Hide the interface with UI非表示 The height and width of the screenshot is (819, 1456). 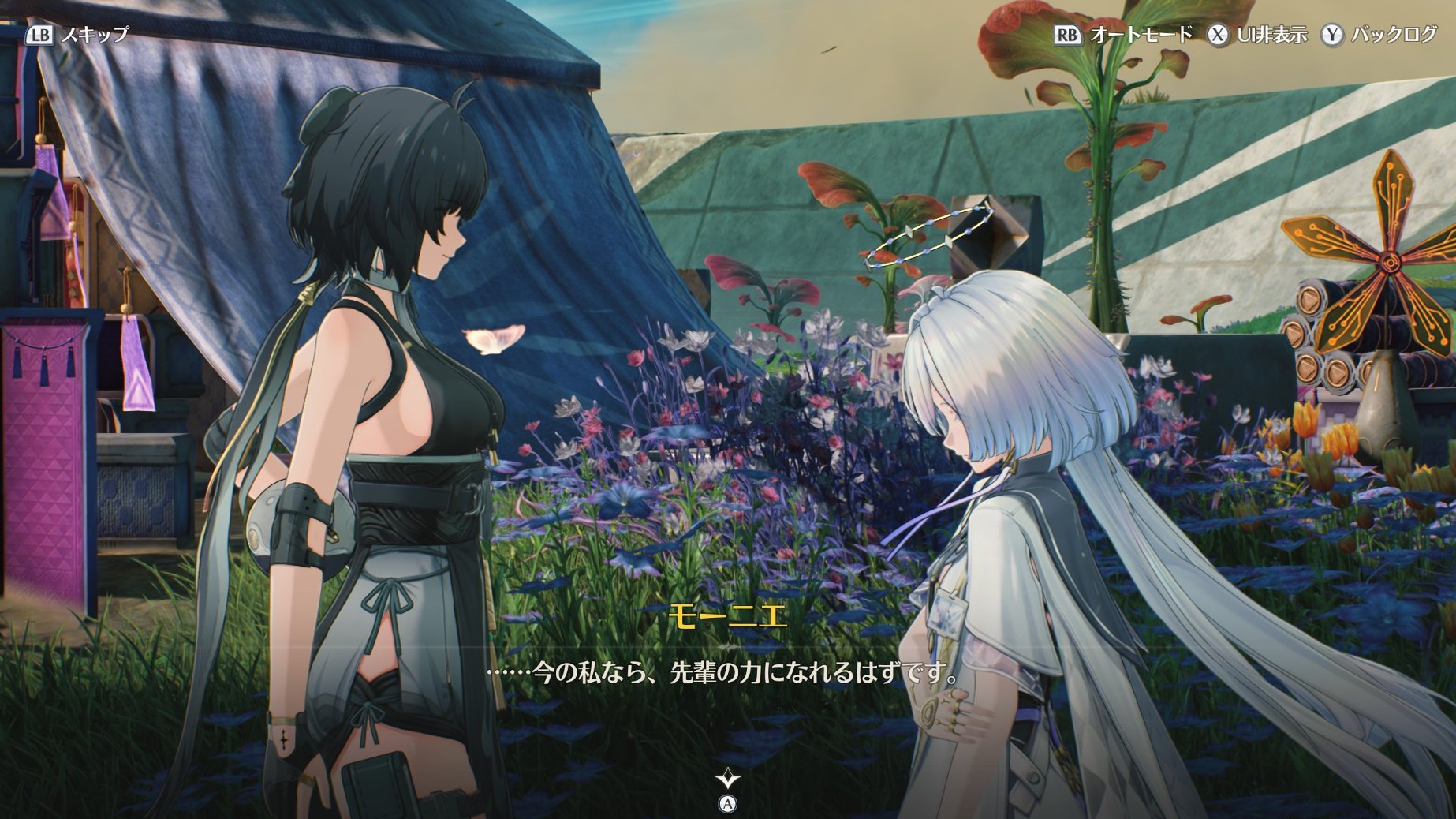[x=1271, y=35]
